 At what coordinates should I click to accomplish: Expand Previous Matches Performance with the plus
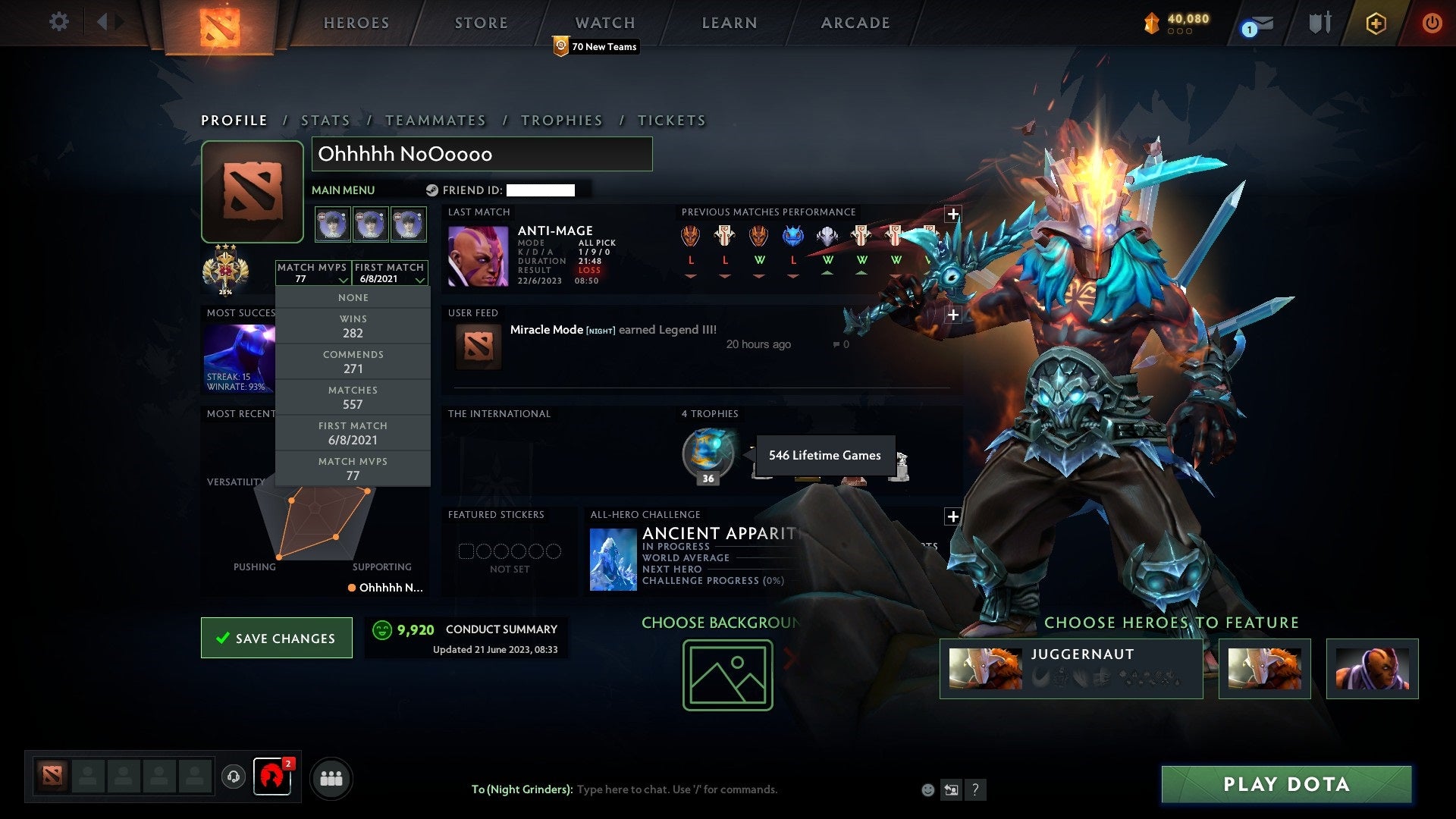click(x=952, y=215)
